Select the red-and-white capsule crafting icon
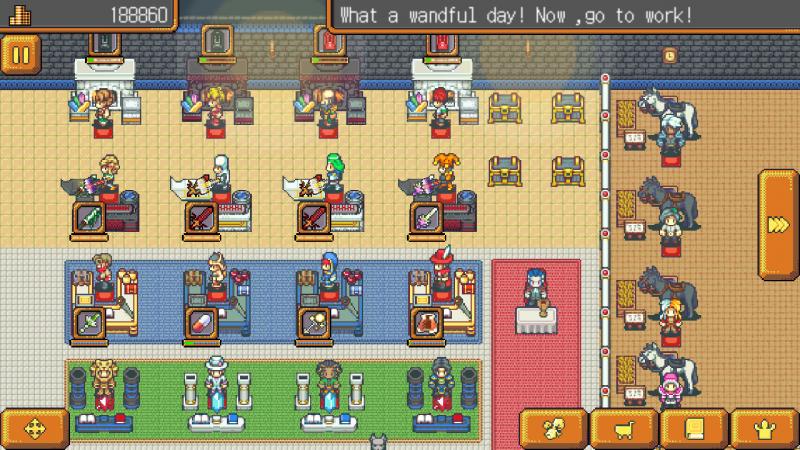Image resolution: width=800 pixels, height=450 pixels. [201, 322]
